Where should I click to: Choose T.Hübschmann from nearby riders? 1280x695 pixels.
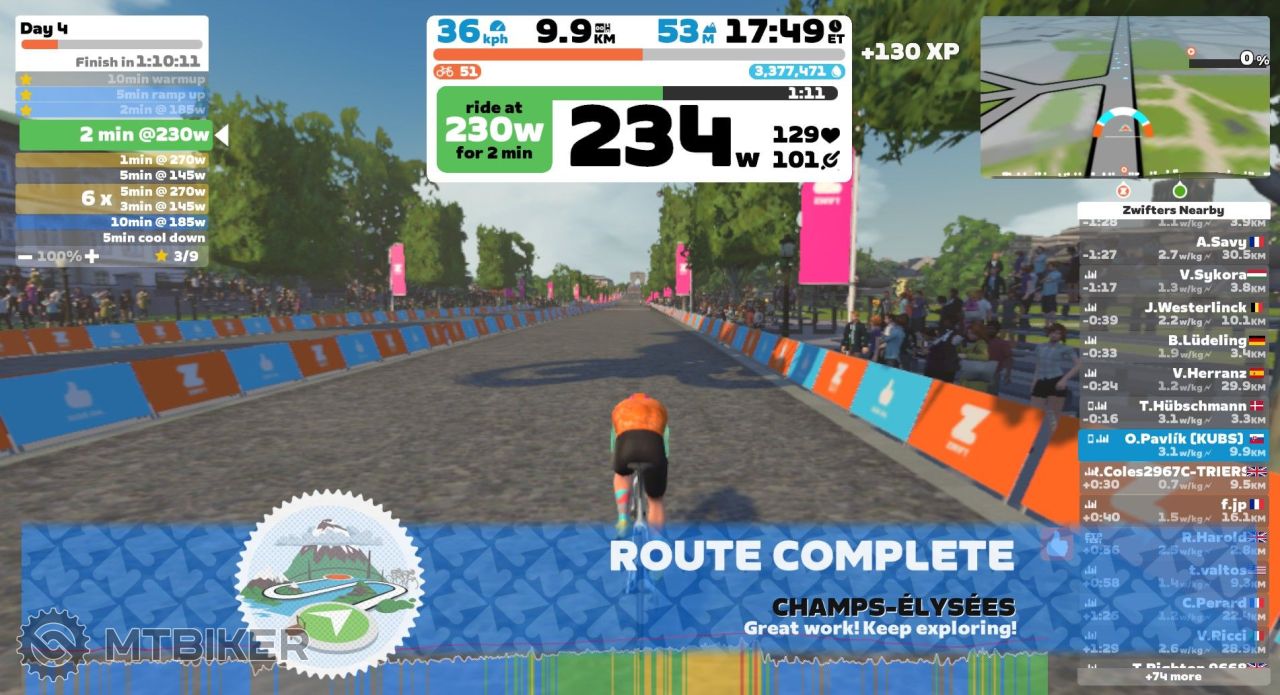click(1173, 413)
